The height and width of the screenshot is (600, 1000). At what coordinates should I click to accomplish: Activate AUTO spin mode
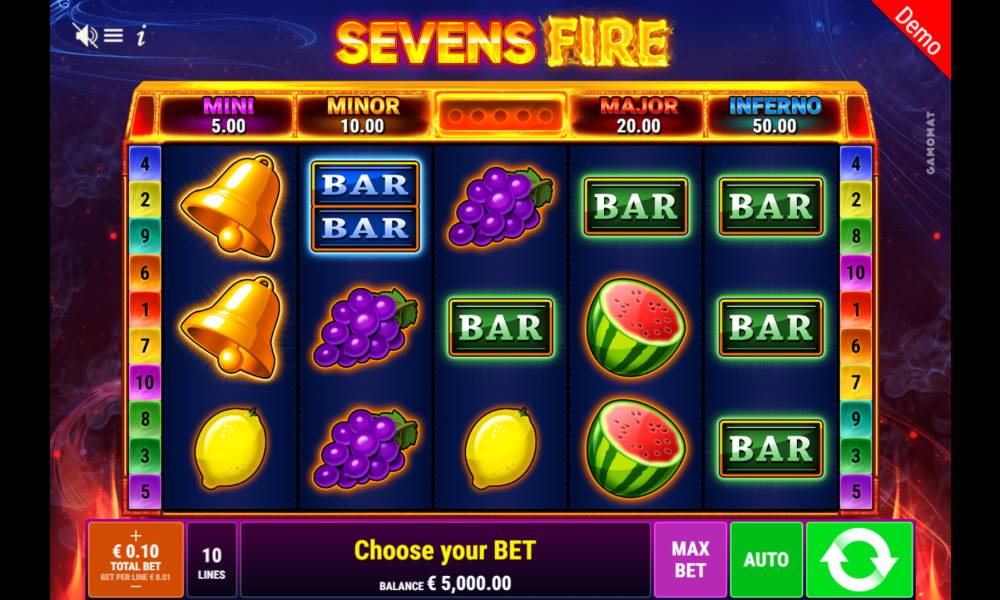(x=766, y=560)
